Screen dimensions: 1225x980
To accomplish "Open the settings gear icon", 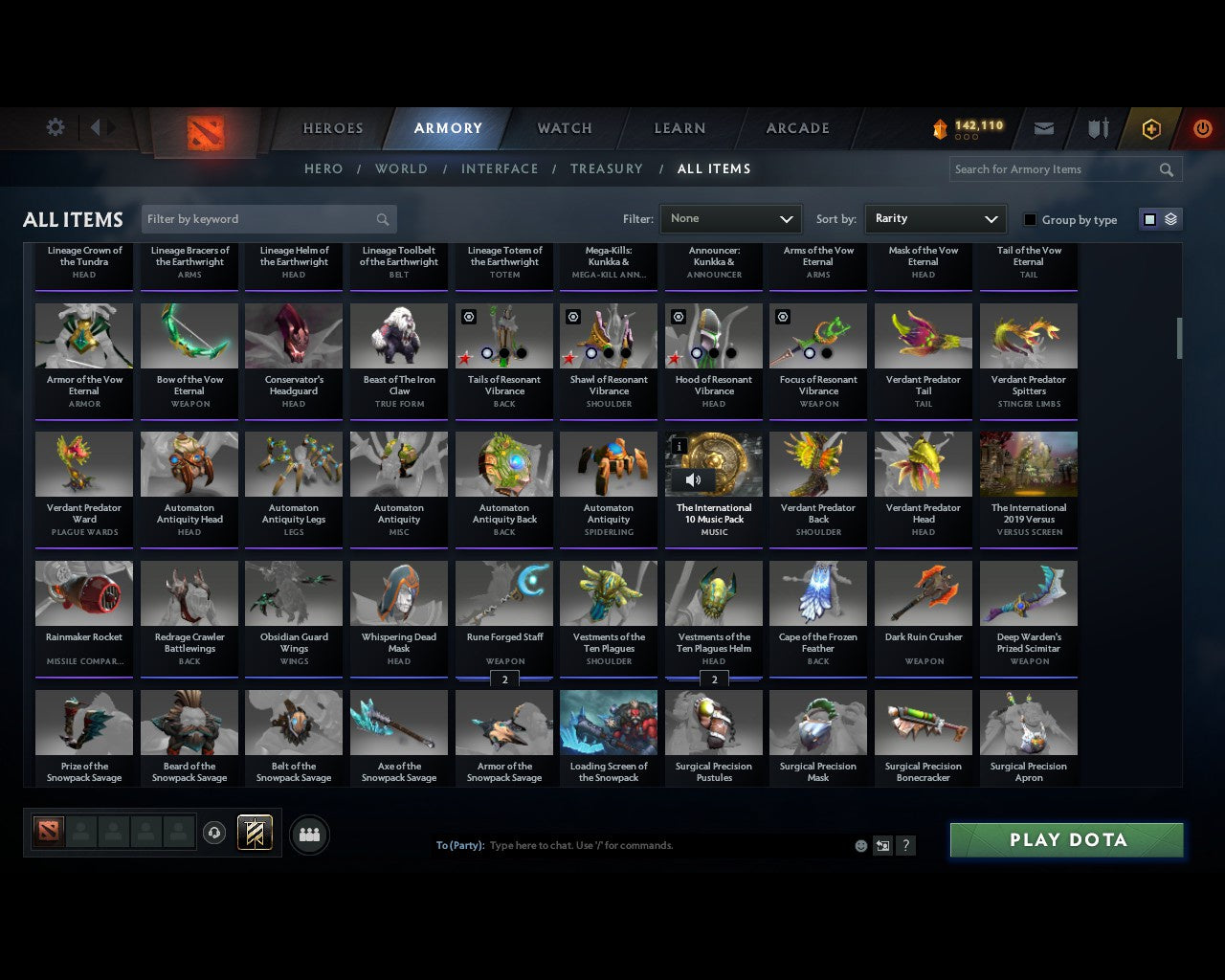I will [x=55, y=126].
